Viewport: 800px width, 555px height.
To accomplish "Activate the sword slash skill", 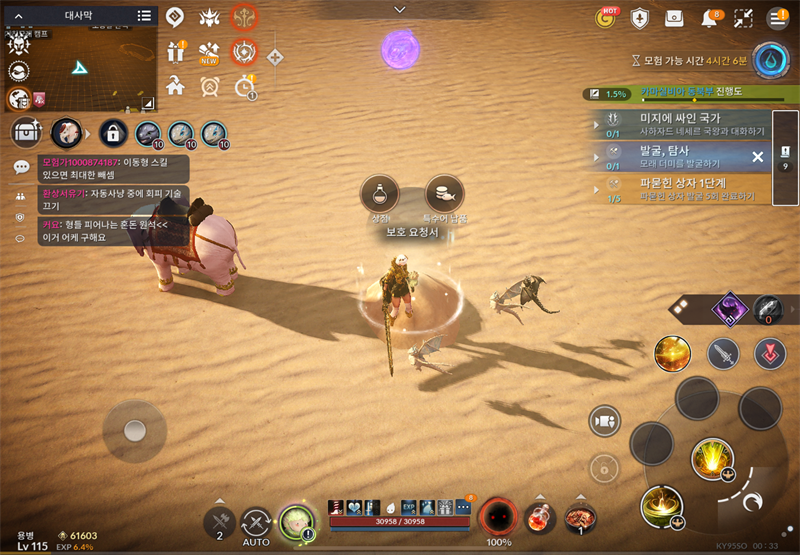I will click(x=722, y=352).
